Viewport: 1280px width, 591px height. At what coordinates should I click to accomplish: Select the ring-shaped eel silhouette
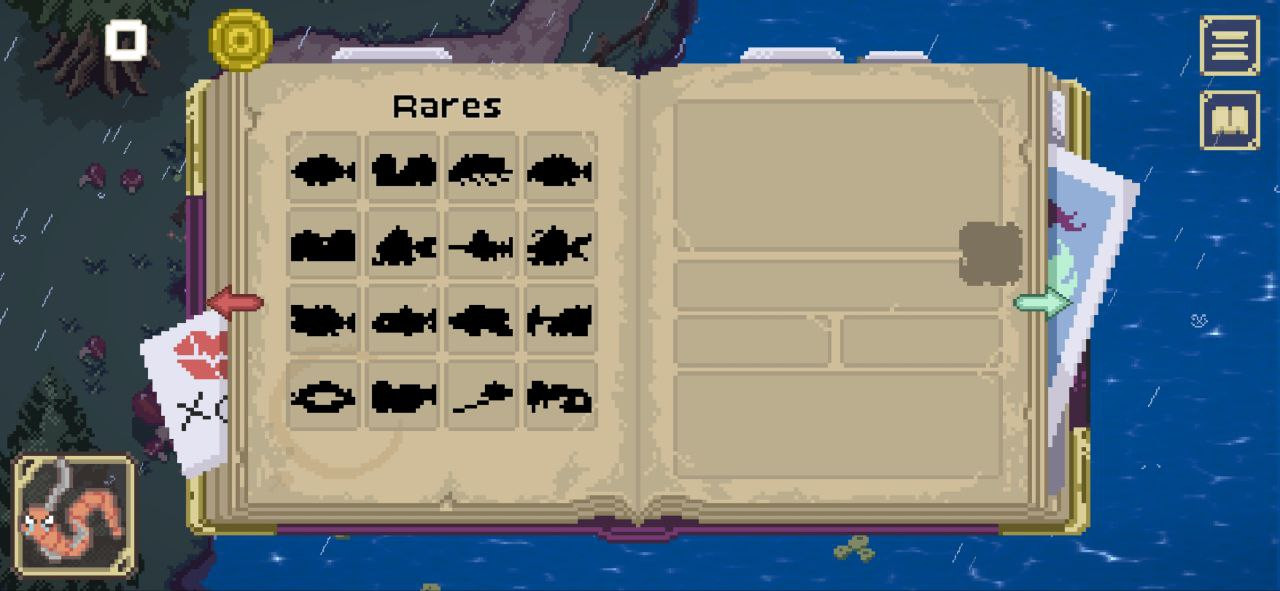pos(322,398)
